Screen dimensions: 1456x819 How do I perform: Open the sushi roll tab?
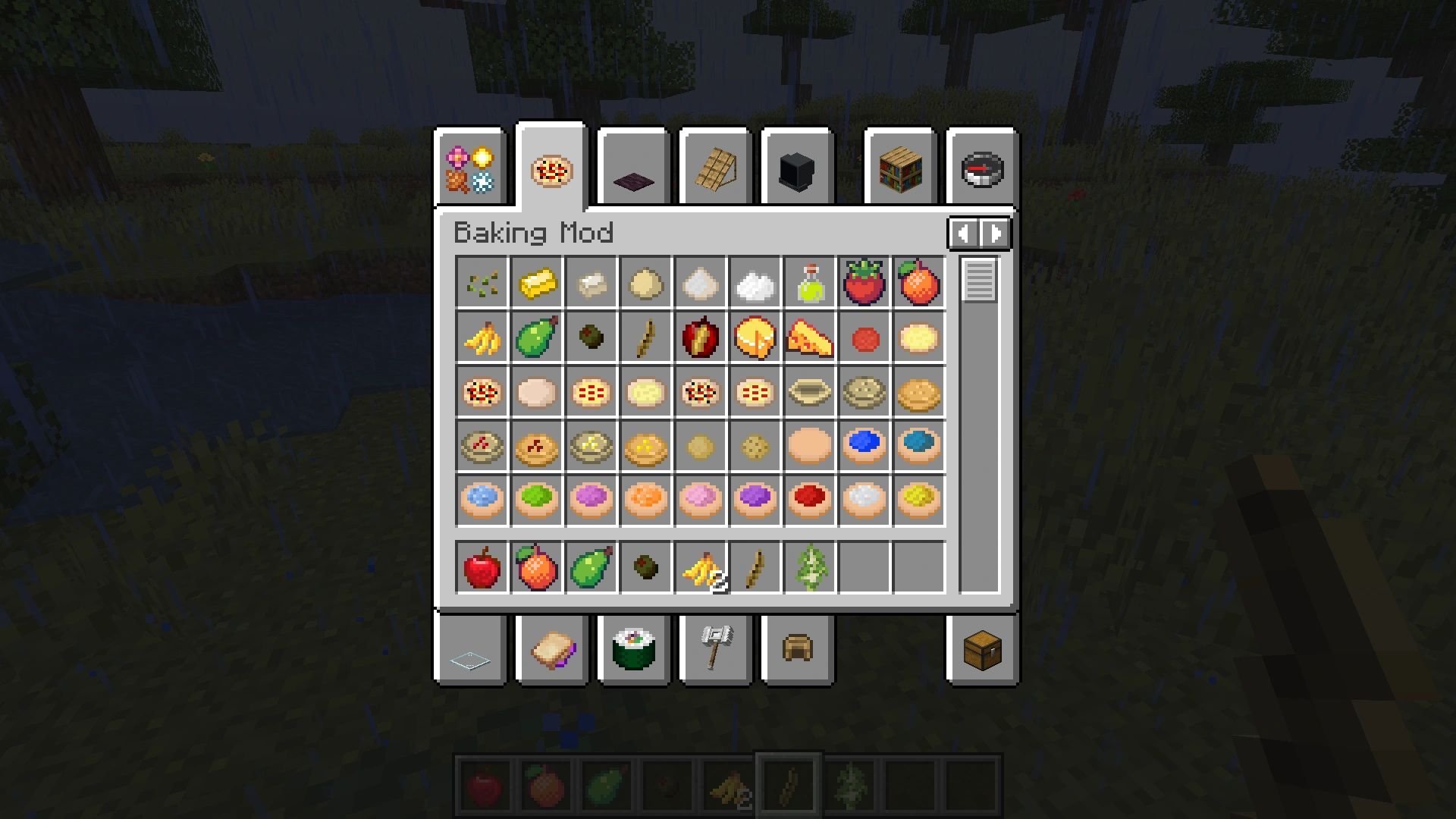635,650
